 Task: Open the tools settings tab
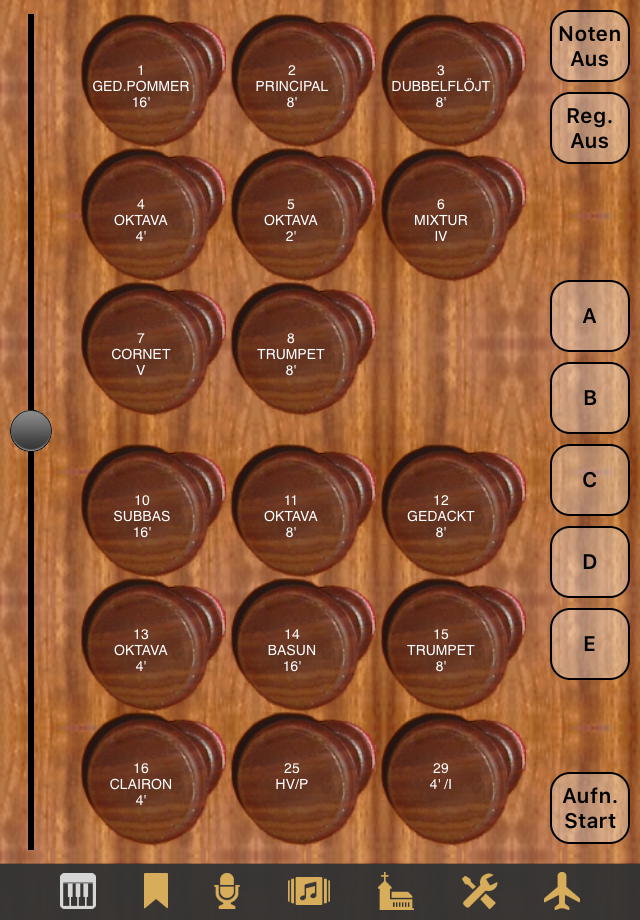(x=479, y=890)
